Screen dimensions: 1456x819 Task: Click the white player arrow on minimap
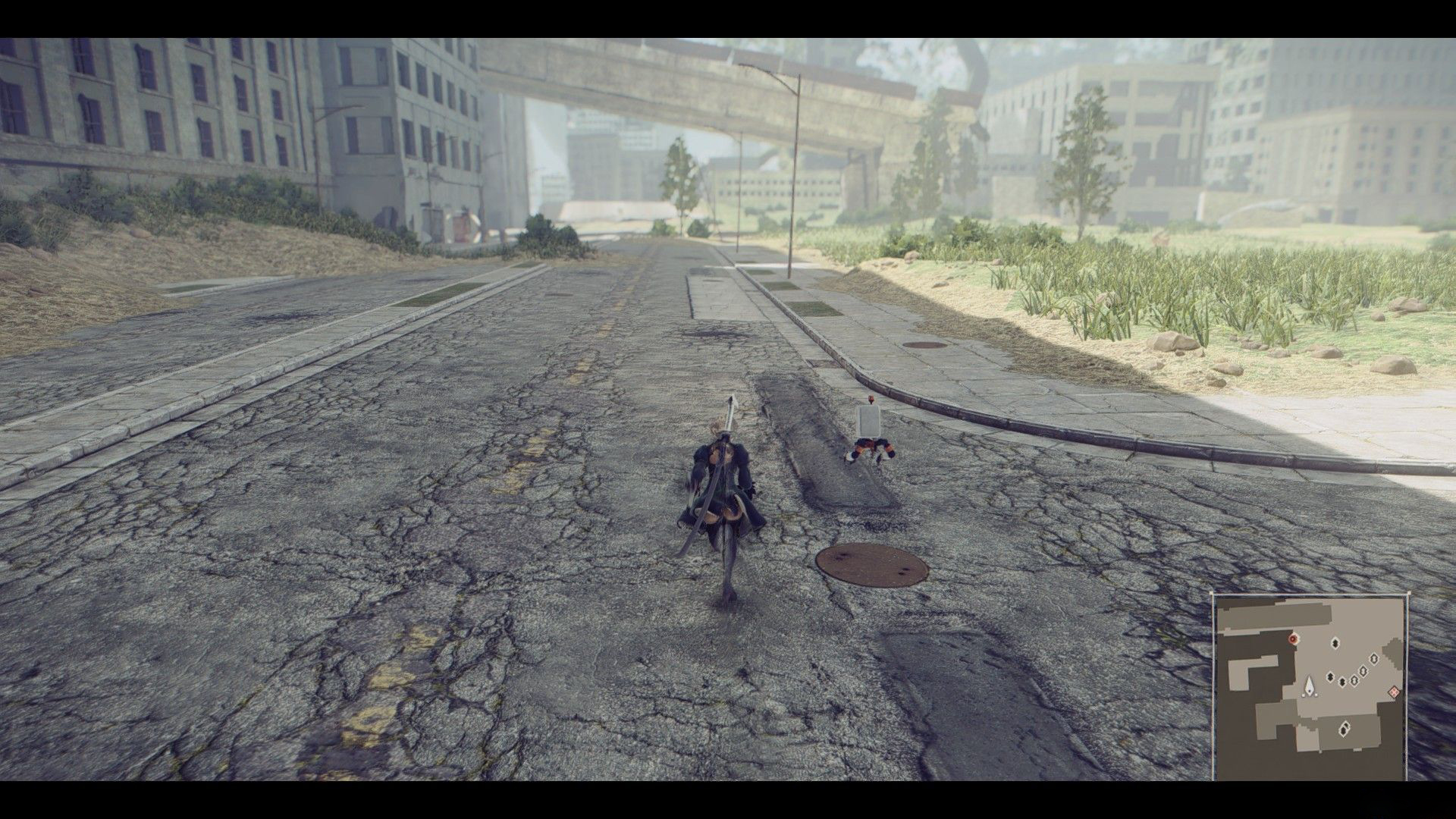point(1310,688)
